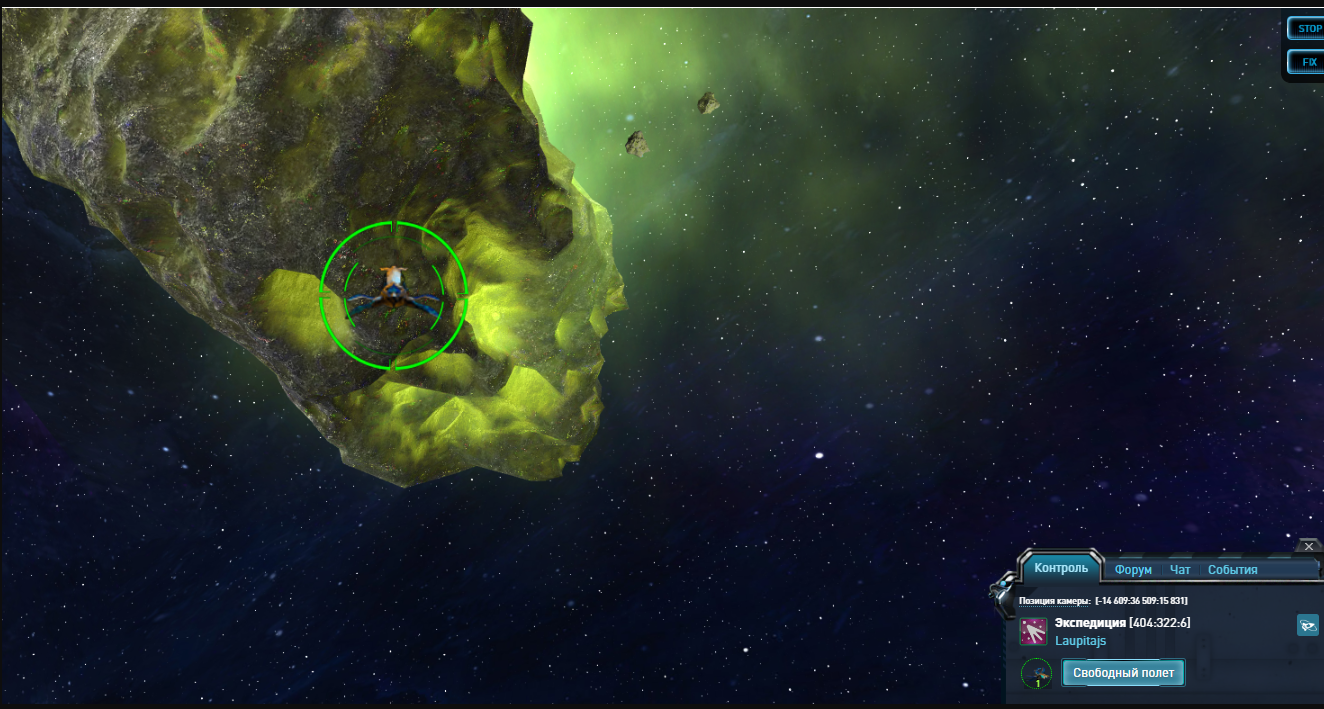The width and height of the screenshot is (1324, 709).
Task: Switch to the Контроль tab
Action: click(1061, 568)
